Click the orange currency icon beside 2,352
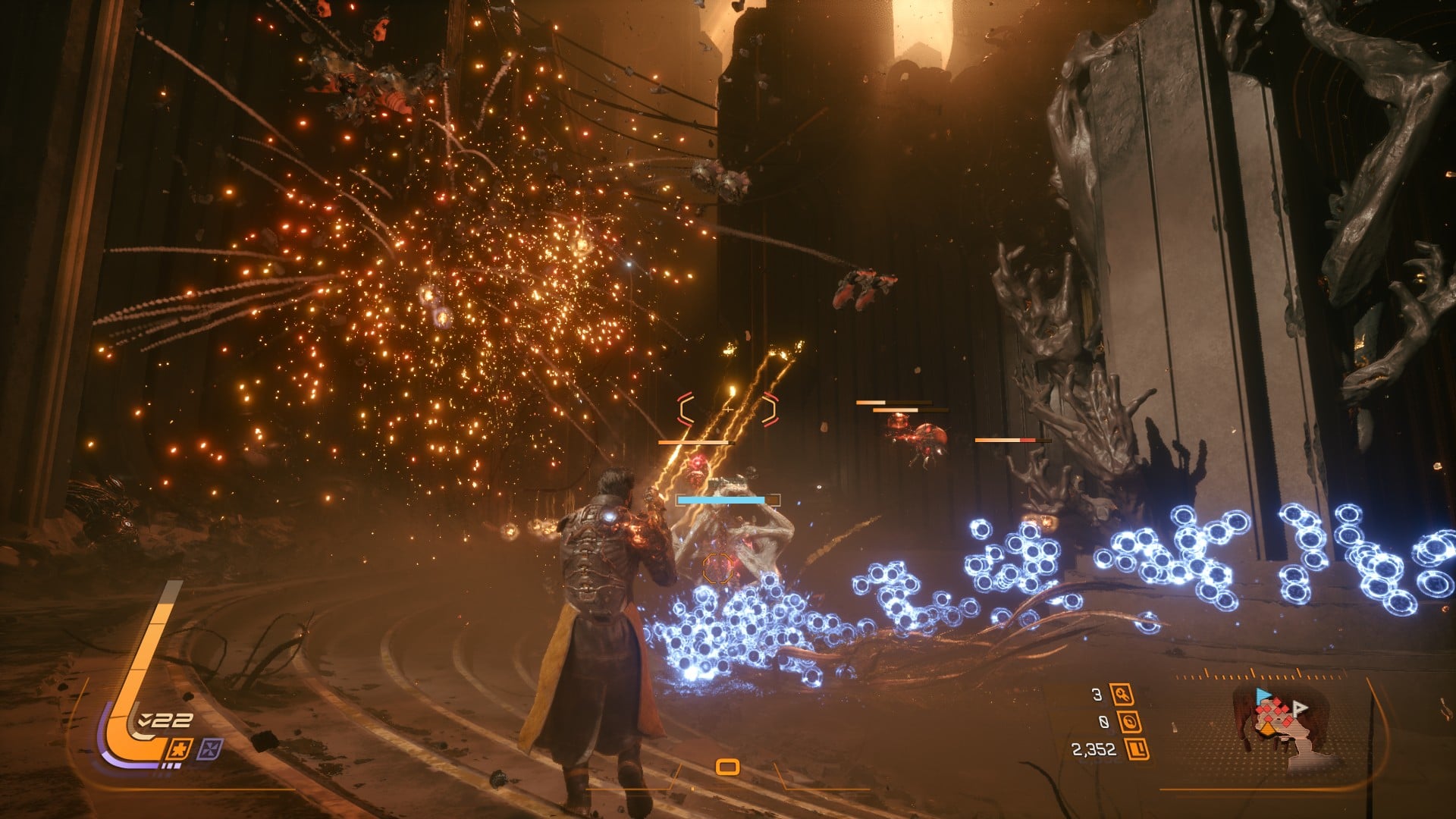The image size is (1456, 819). [1137, 750]
